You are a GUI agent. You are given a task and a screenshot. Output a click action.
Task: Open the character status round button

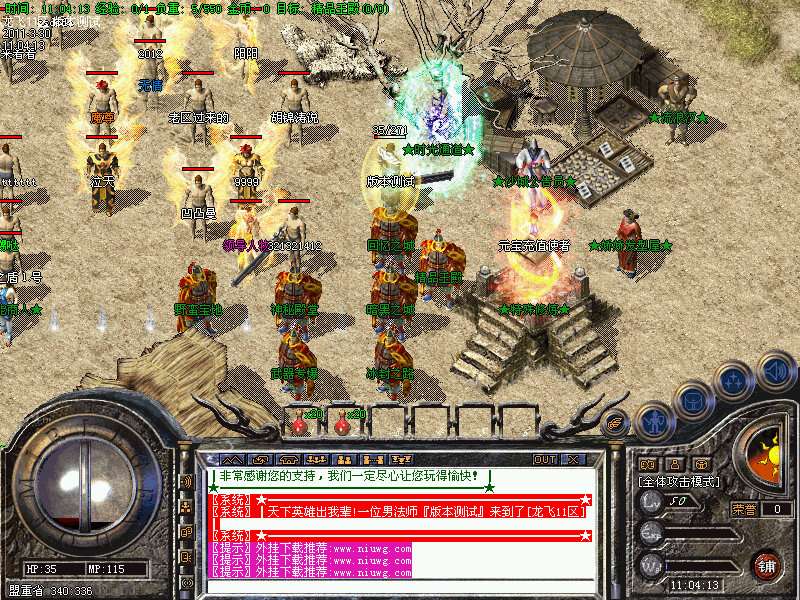tap(653, 421)
